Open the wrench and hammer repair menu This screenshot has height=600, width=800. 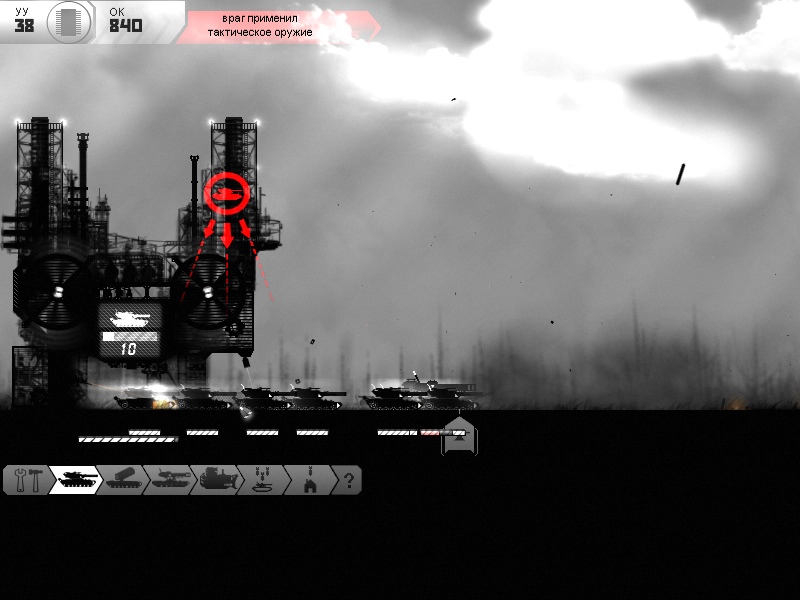click(x=26, y=480)
